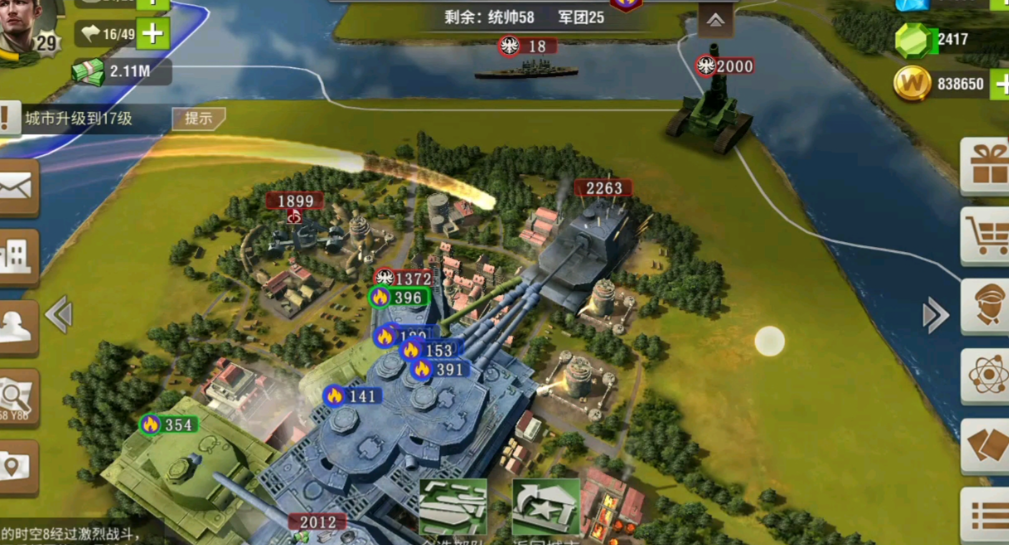The width and height of the screenshot is (1009, 545).
Task: Add gold coins with the plus button
Action: pos(1001,85)
